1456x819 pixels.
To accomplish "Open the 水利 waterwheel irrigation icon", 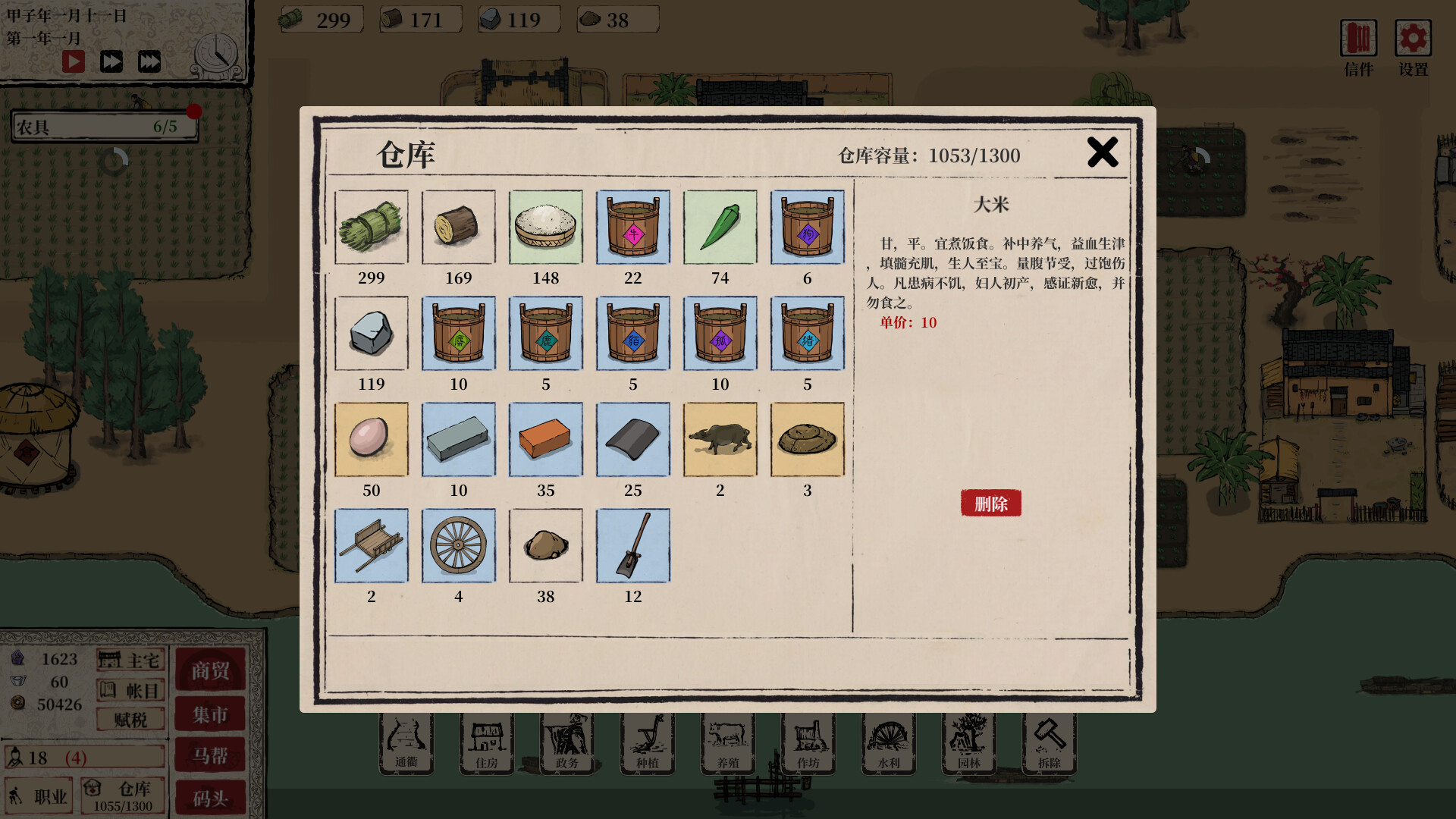I will 888,743.
